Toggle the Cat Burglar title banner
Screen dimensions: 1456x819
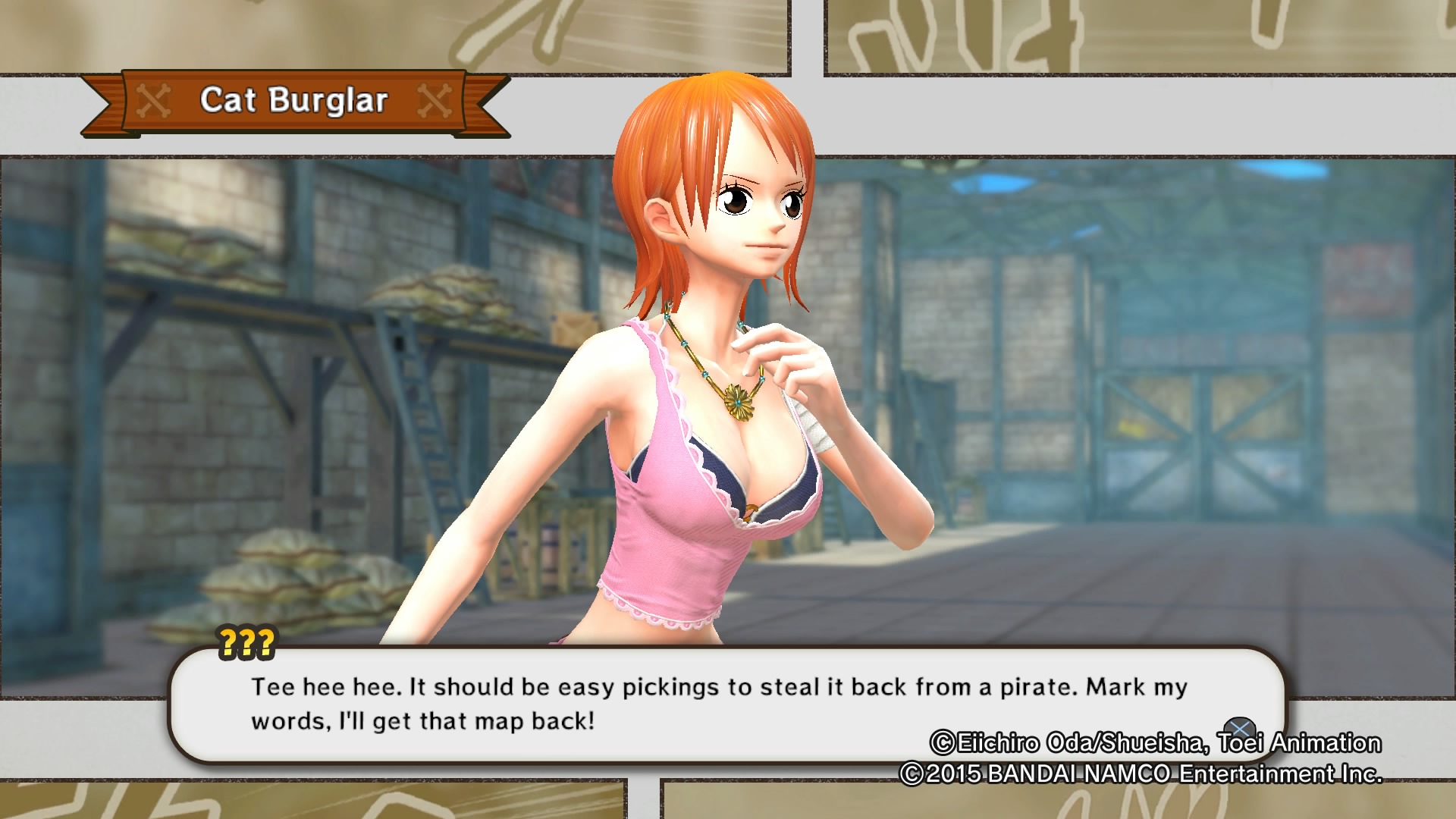[x=296, y=101]
